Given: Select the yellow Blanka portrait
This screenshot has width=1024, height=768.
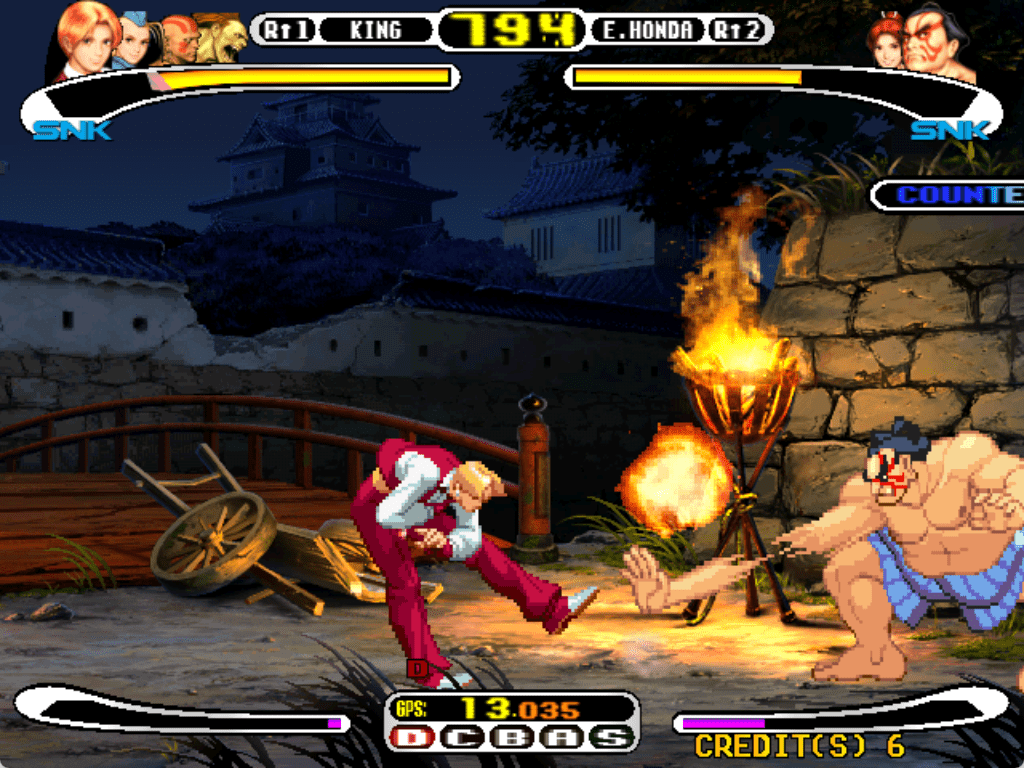Looking at the screenshot, I should (222, 40).
